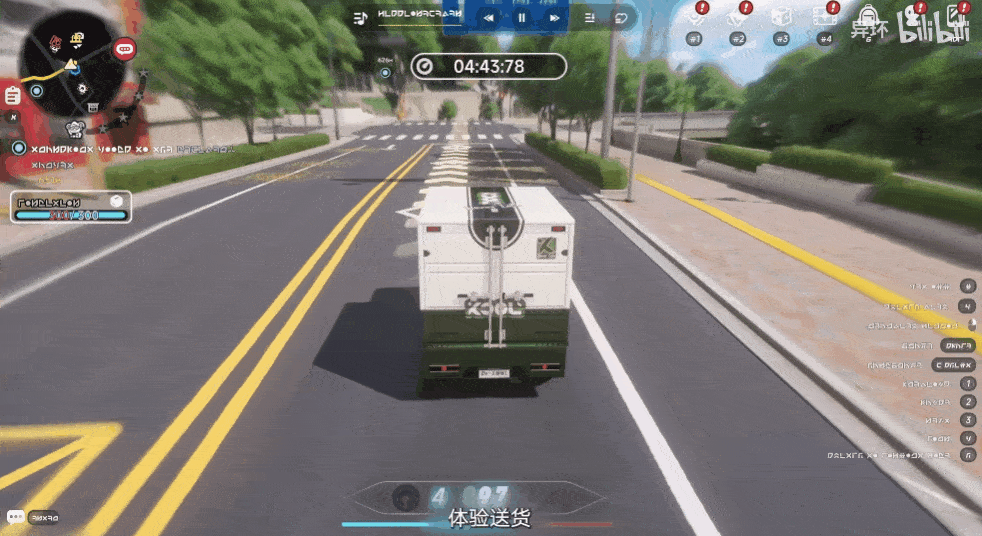Open the clipboard task list icon
Viewport: 982px width, 536px height.
[13, 96]
